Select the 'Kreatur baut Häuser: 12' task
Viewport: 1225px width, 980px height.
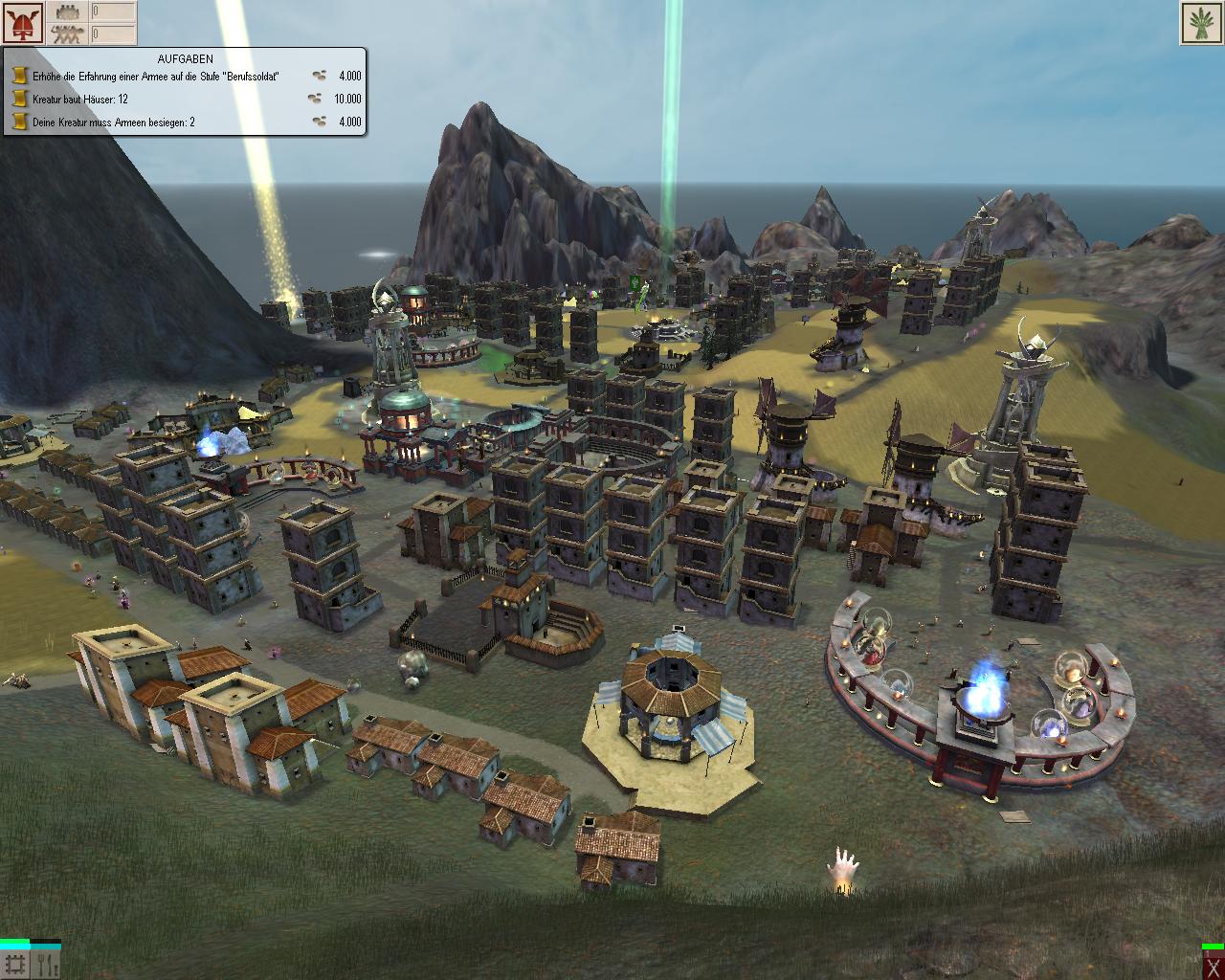click(x=80, y=99)
